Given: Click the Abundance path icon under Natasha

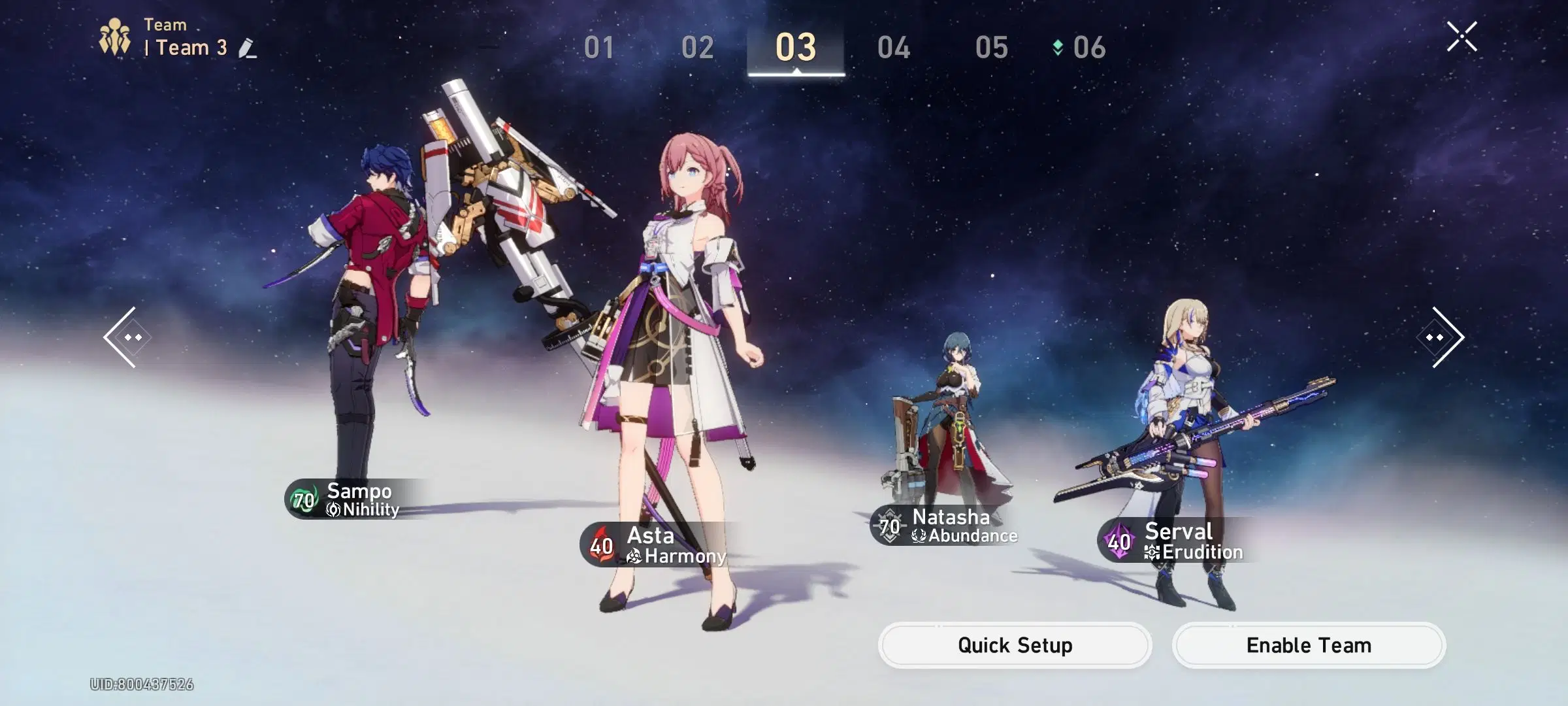Looking at the screenshot, I should [919, 535].
